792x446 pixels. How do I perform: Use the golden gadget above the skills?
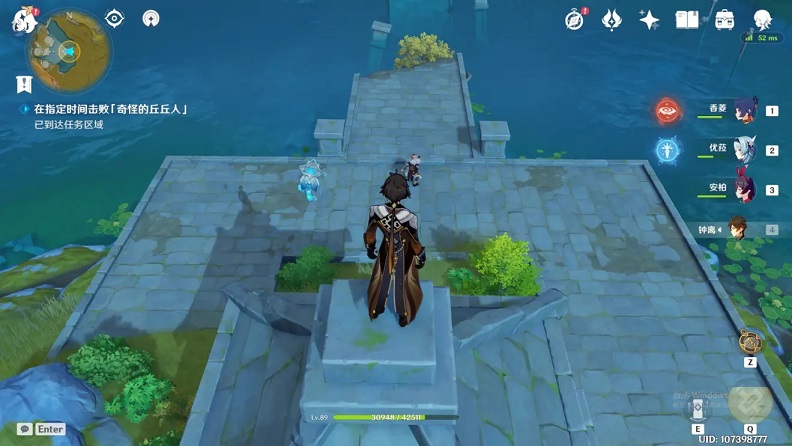750,342
